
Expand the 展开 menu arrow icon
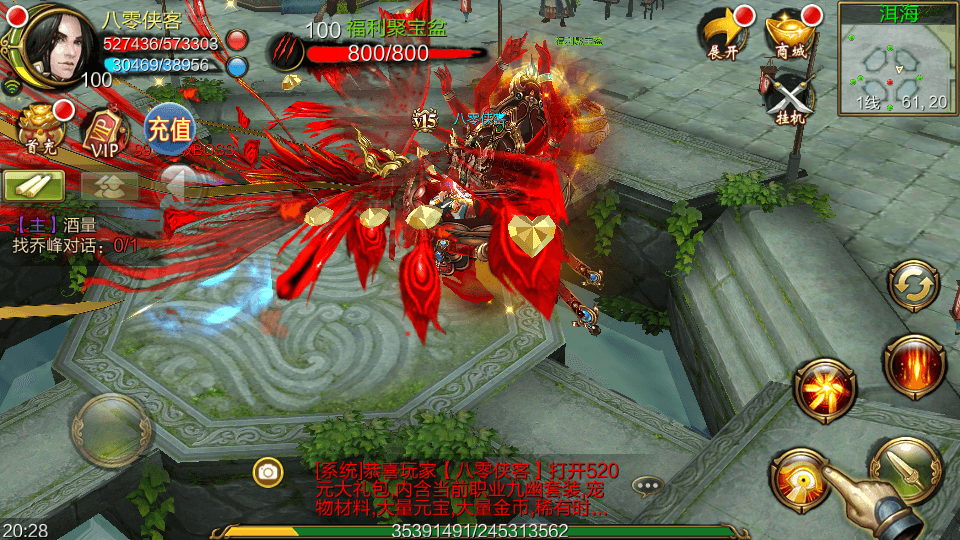(723, 35)
